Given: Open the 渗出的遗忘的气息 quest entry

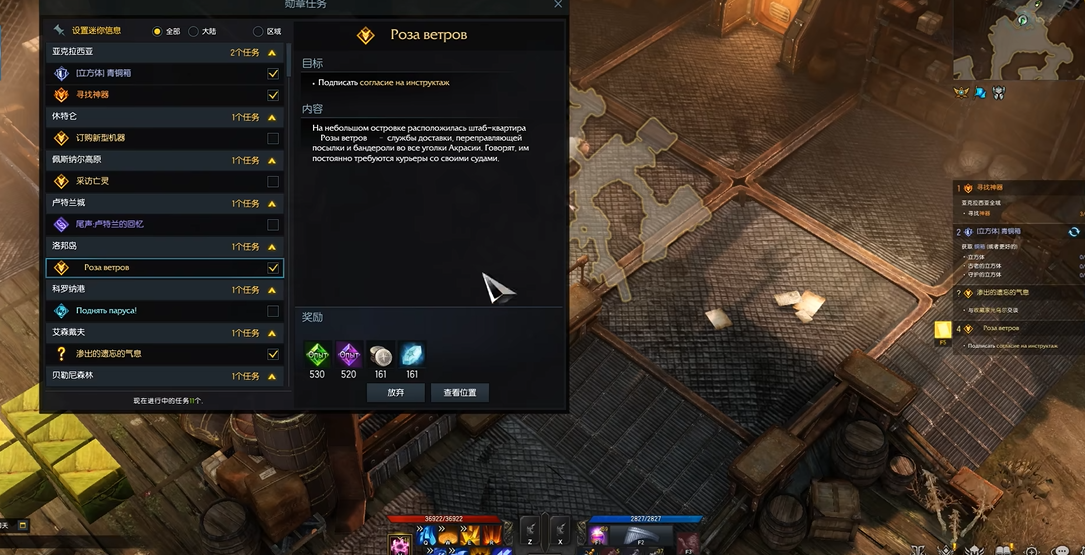Looking at the screenshot, I should 108,354.
